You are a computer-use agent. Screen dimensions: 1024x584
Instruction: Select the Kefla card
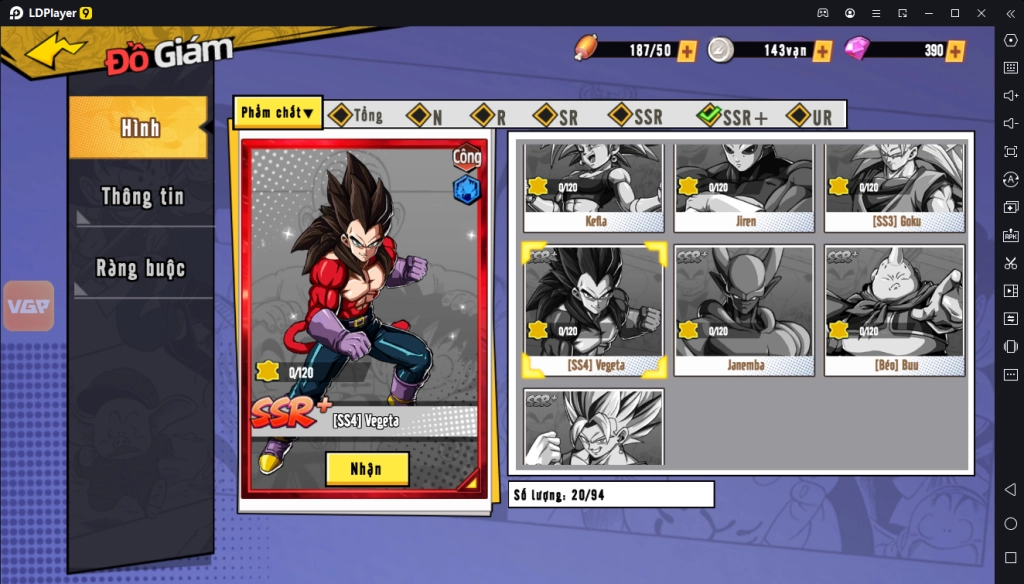pos(594,188)
